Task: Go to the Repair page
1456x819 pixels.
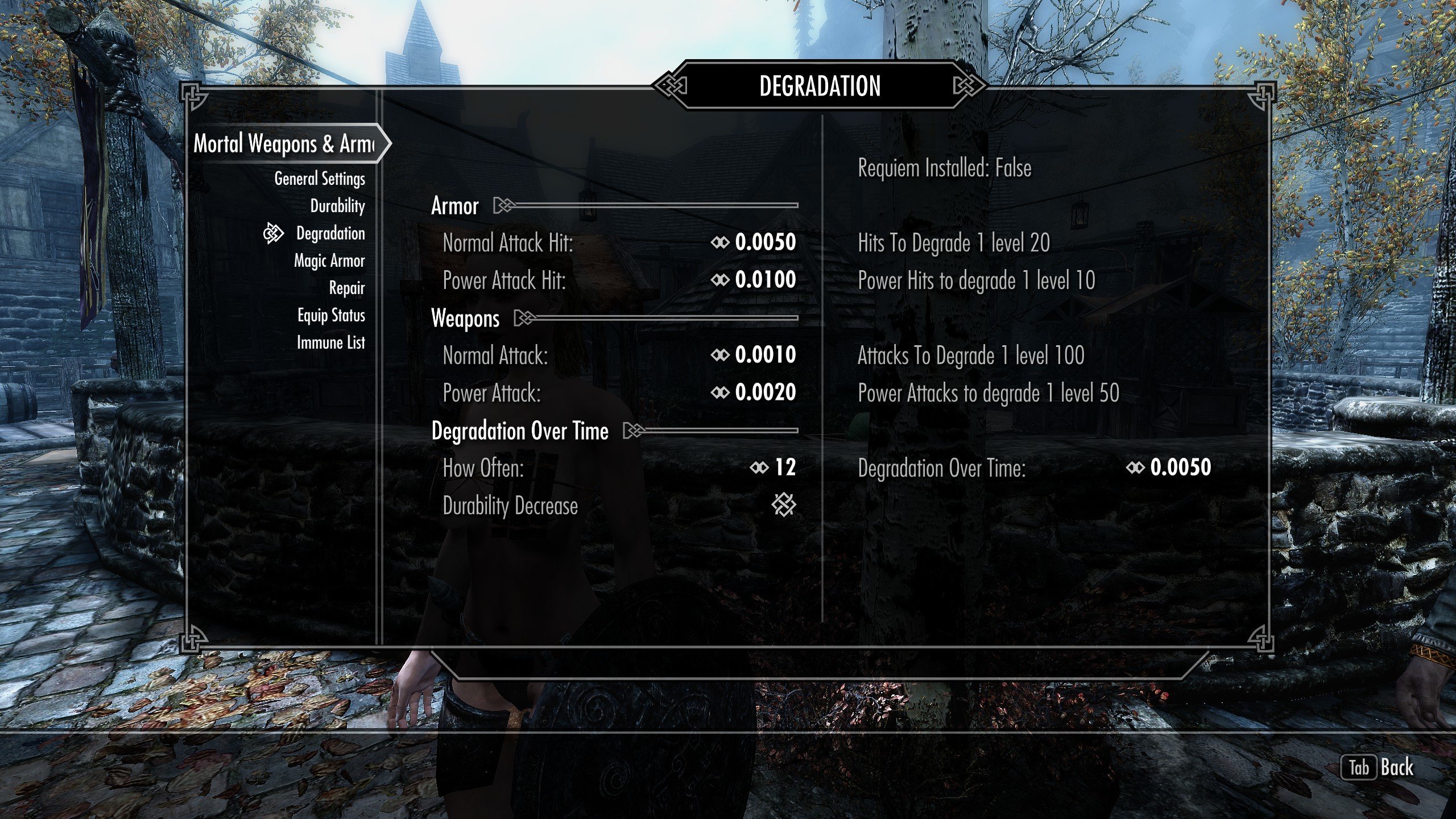Action: (x=346, y=288)
